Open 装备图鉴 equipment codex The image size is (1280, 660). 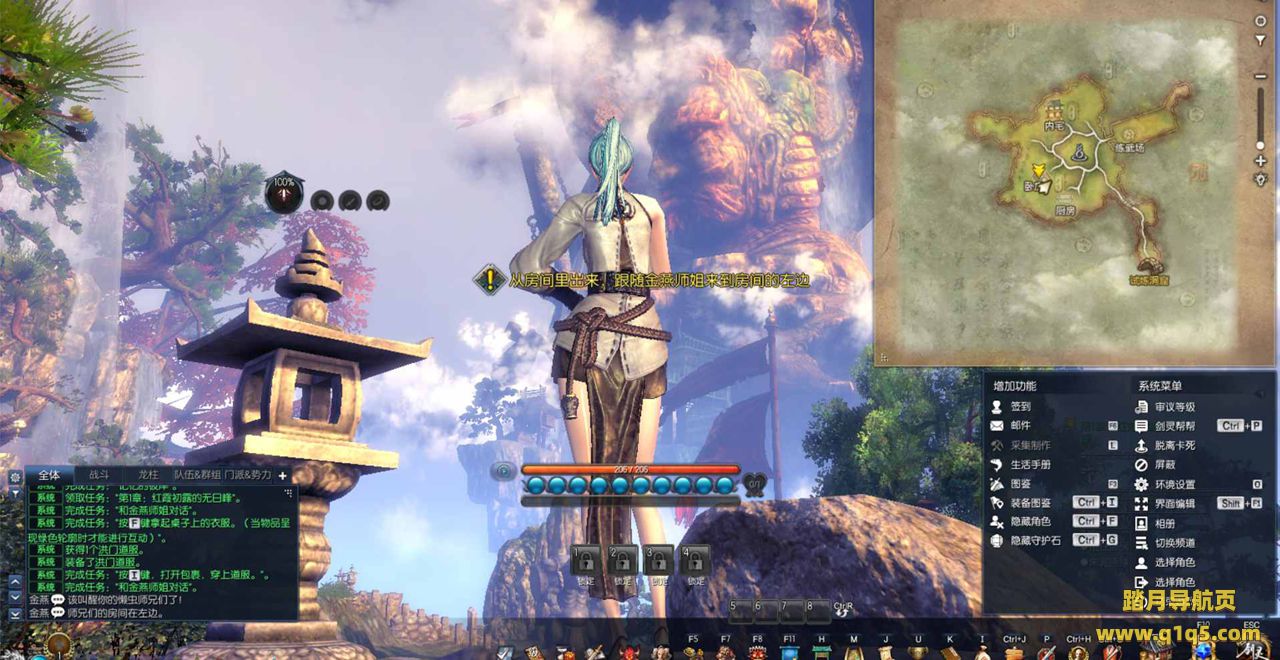tap(1030, 503)
